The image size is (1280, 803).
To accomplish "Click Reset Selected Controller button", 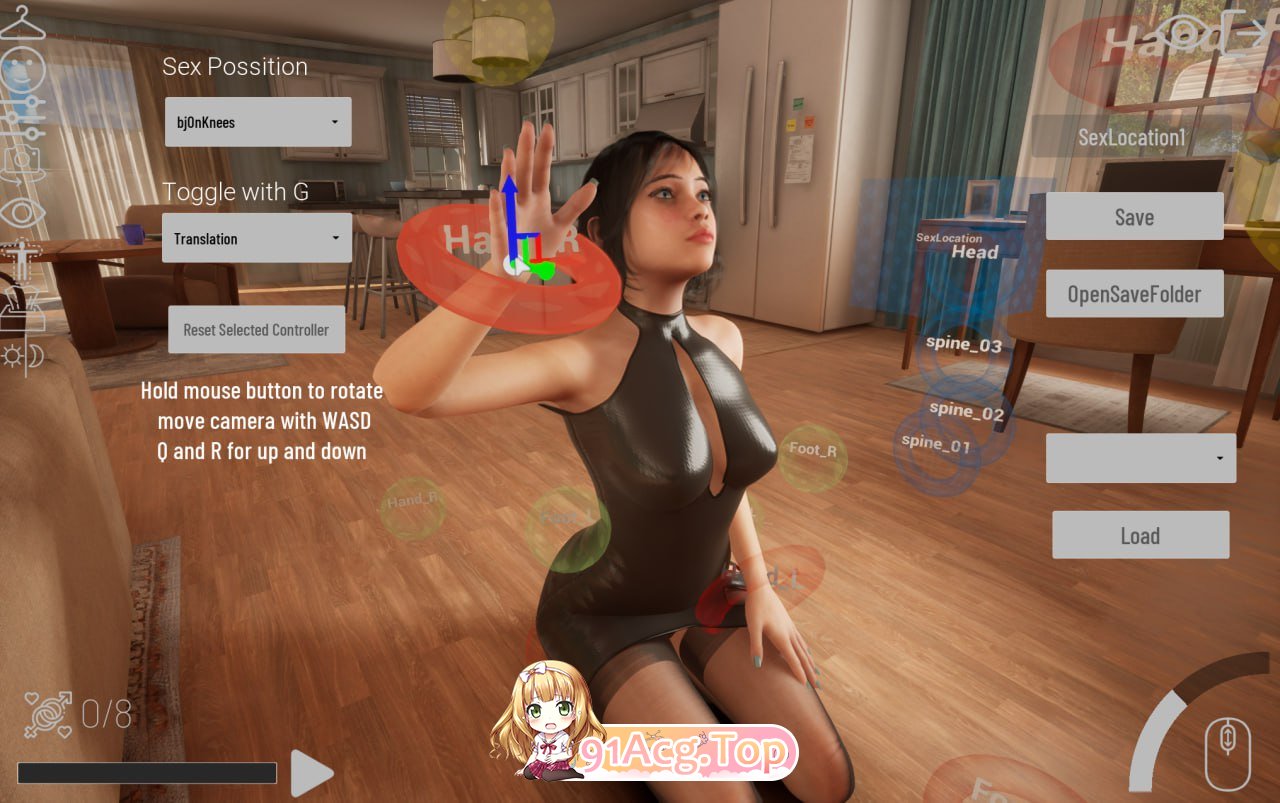I will coord(256,330).
